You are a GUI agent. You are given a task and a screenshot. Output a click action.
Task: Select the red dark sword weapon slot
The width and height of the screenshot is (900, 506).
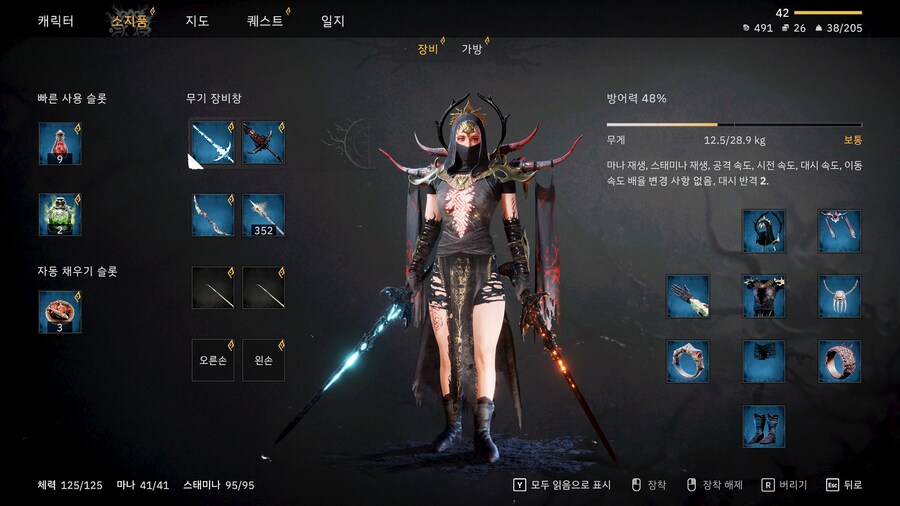pyautogui.click(x=264, y=142)
